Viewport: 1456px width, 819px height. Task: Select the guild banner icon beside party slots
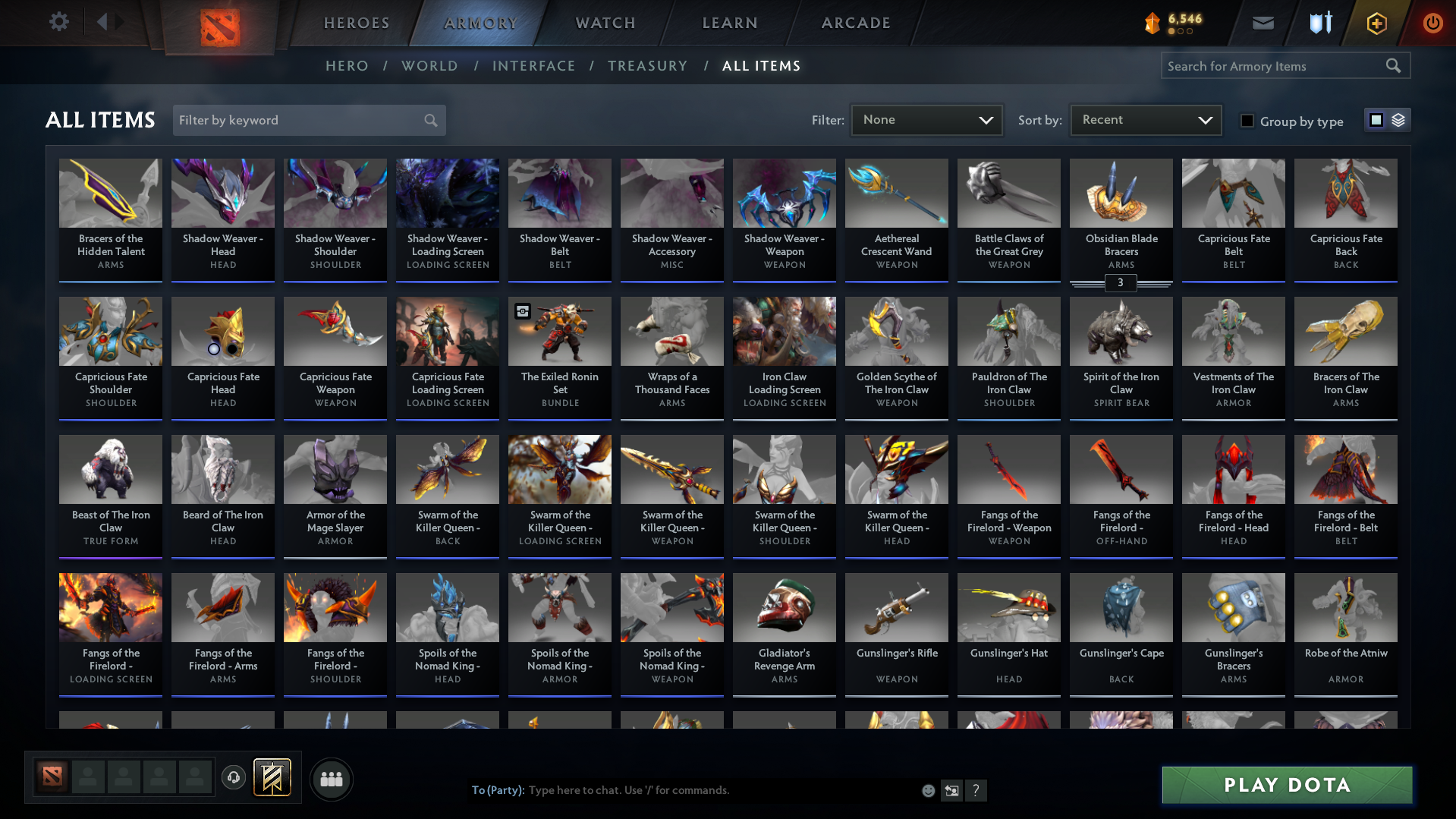(273, 778)
